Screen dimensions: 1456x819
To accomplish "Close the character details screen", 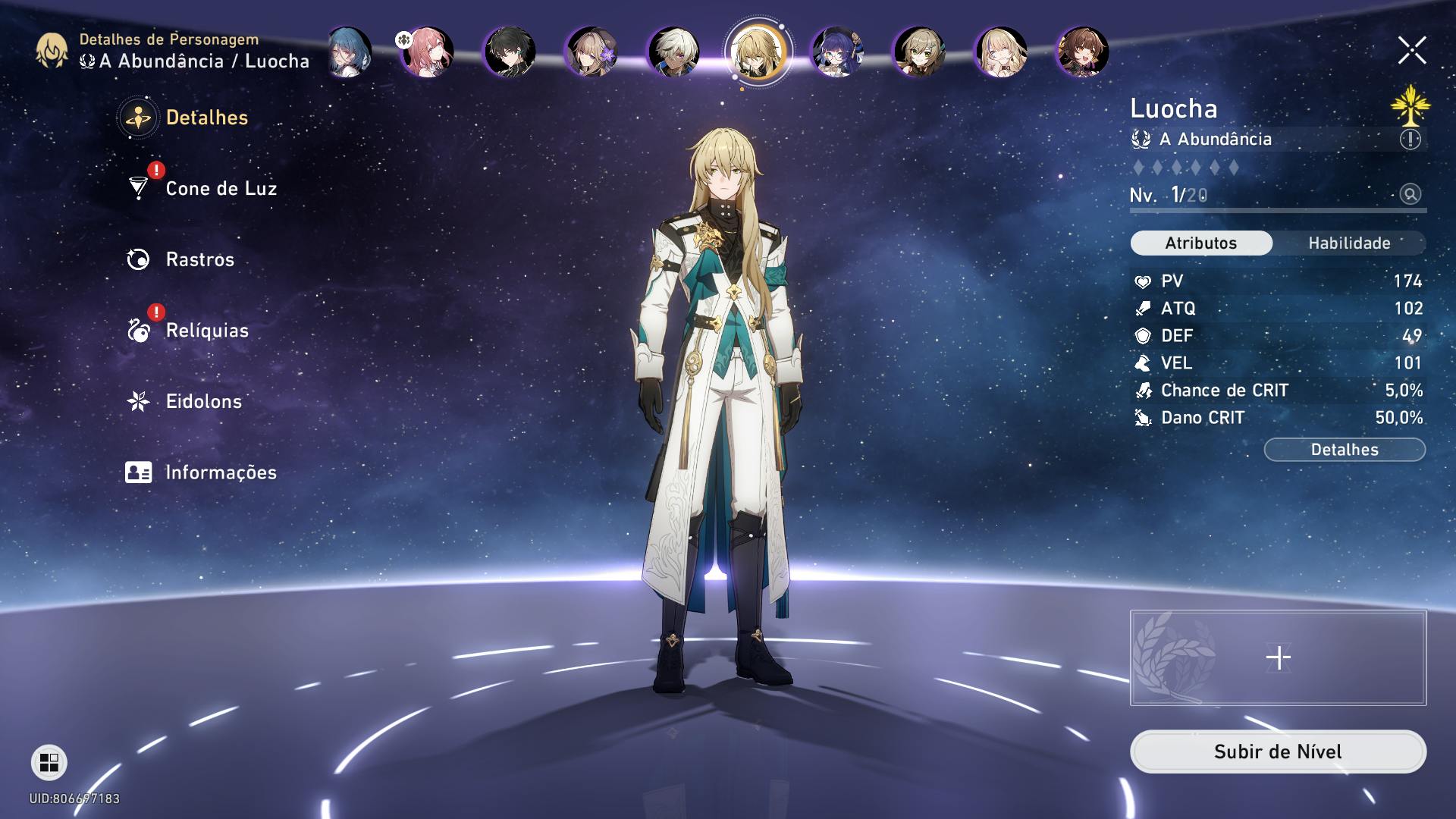I will click(1412, 51).
